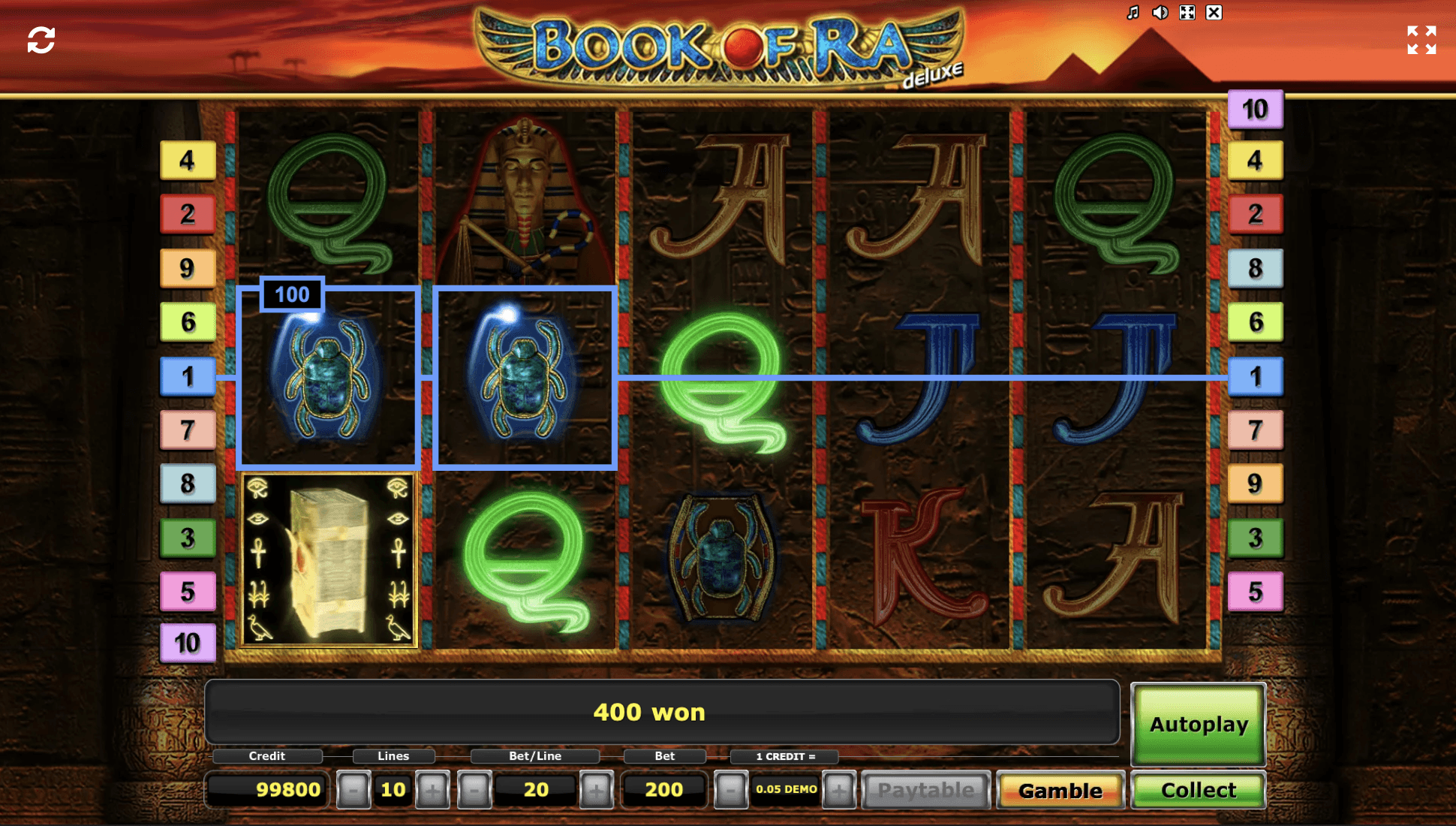Open the Paytable
1456x826 pixels.
926,789
